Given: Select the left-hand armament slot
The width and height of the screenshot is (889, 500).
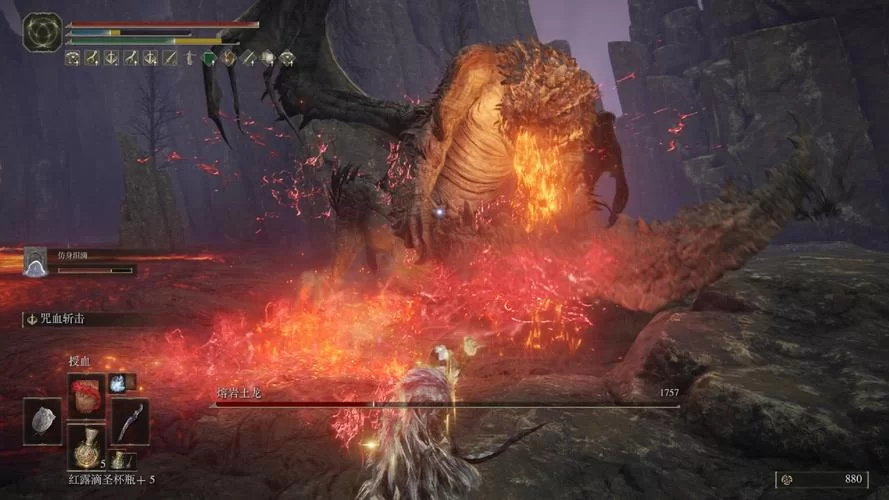Looking at the screenshot, I should click(42, 421).
